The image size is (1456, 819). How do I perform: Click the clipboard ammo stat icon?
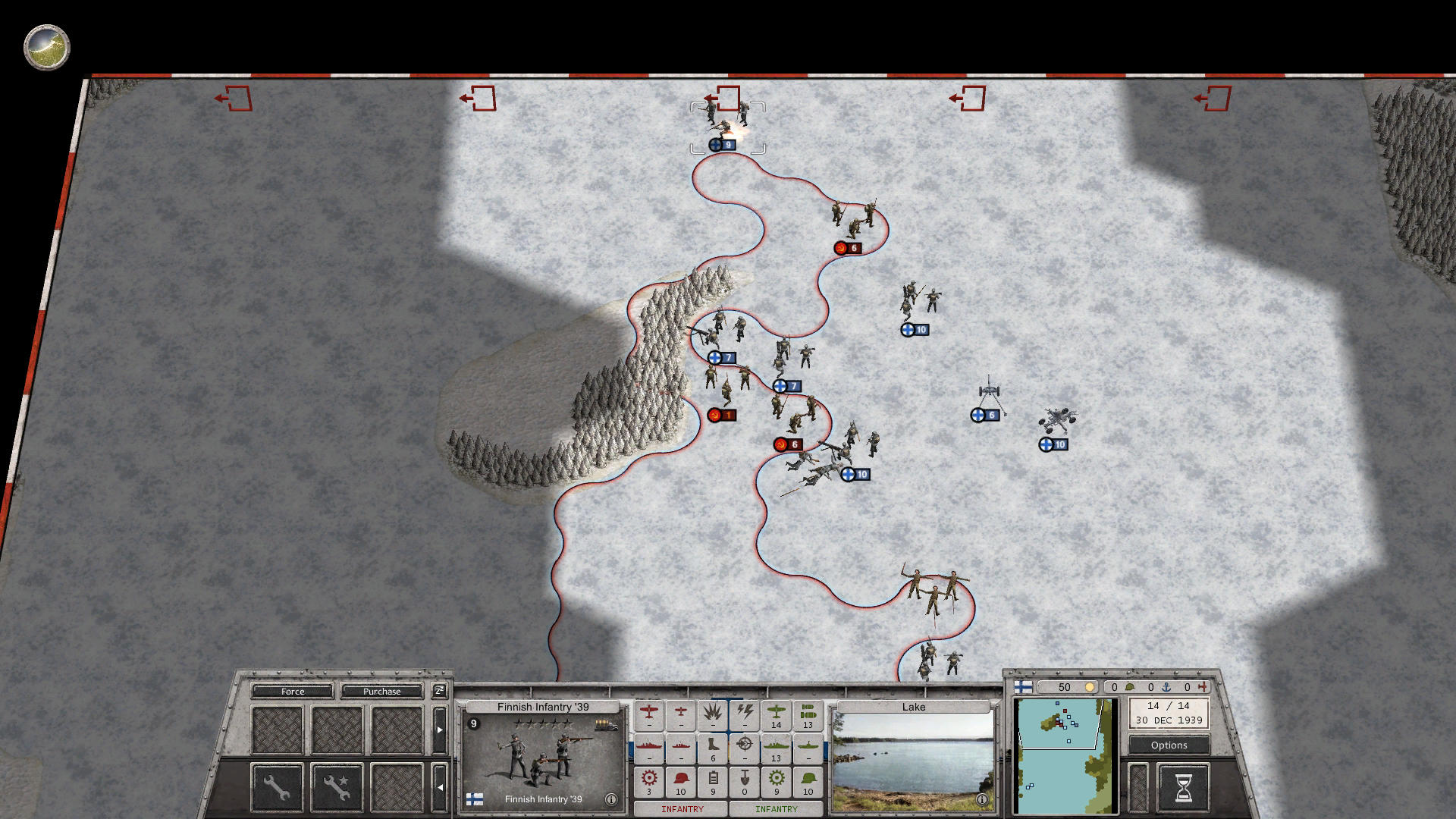(x=714, y=780)
